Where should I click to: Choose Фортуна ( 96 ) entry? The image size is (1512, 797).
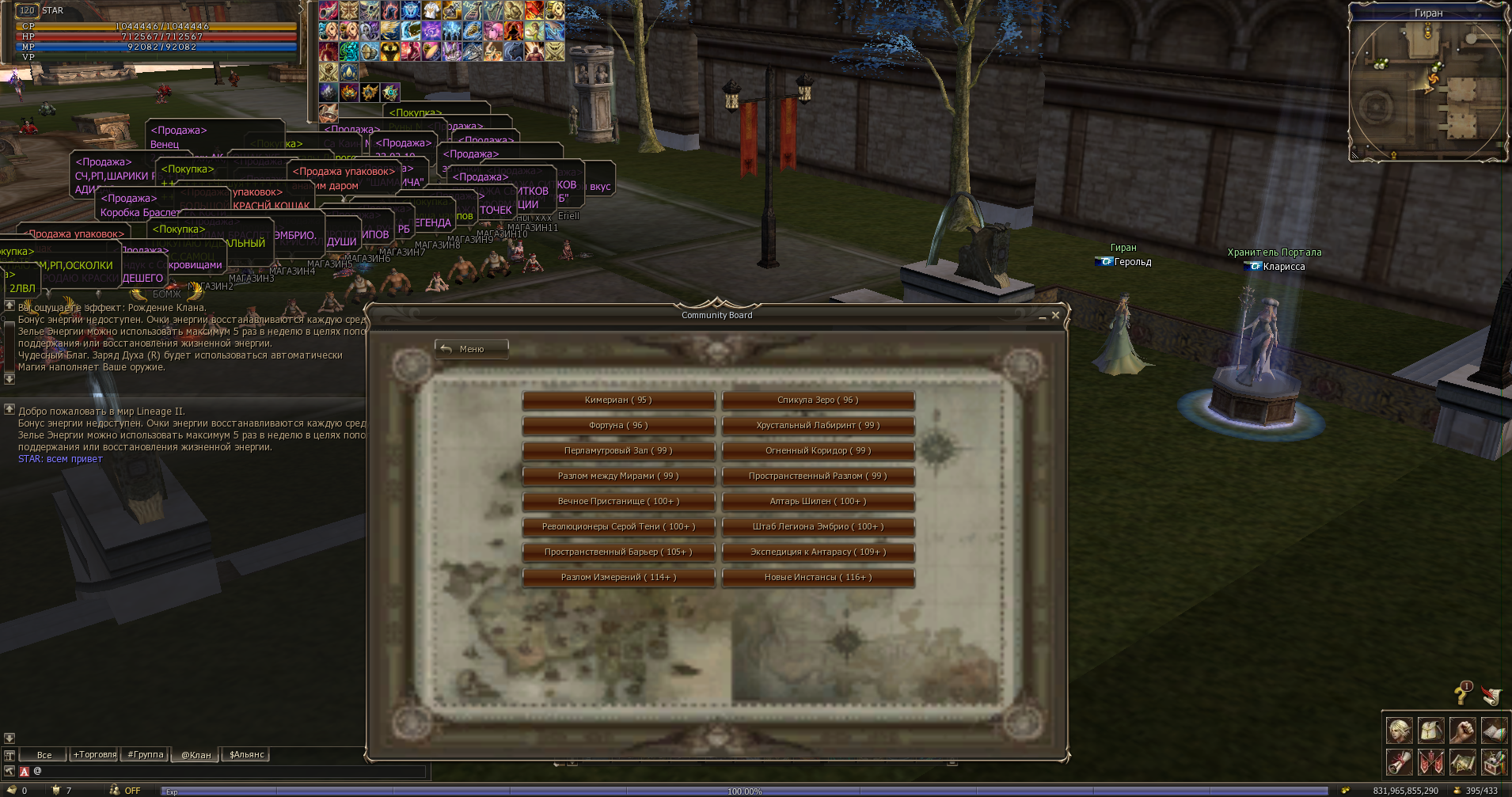coord(618,426)
